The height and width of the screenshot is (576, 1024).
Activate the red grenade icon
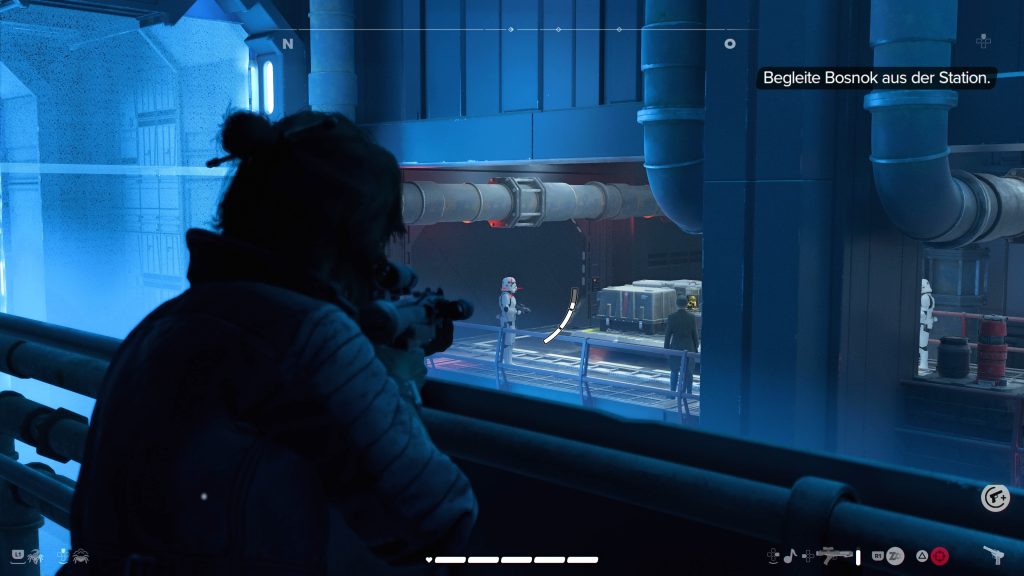point(940,555)
